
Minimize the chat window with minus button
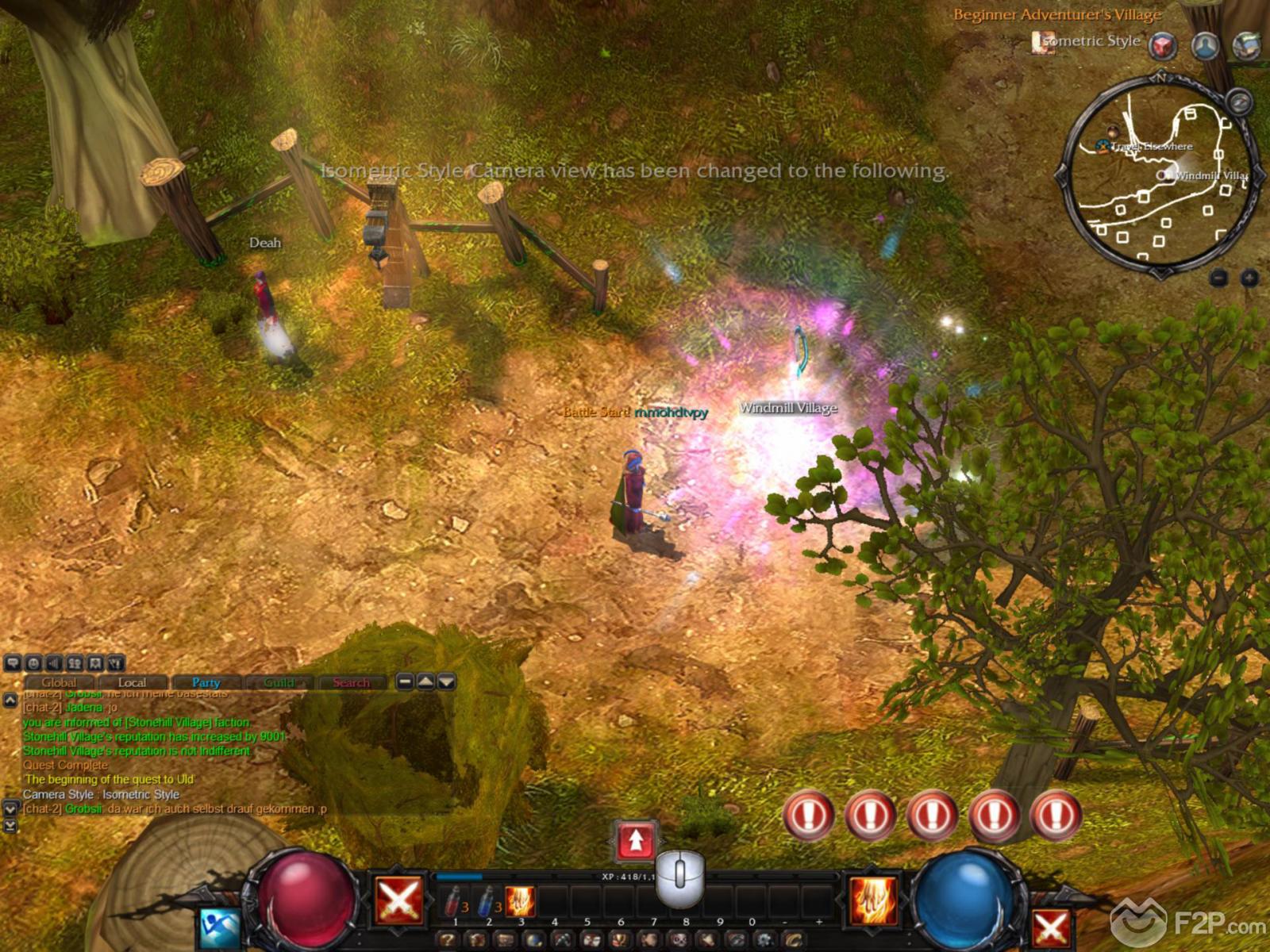(x=405, y=681)
